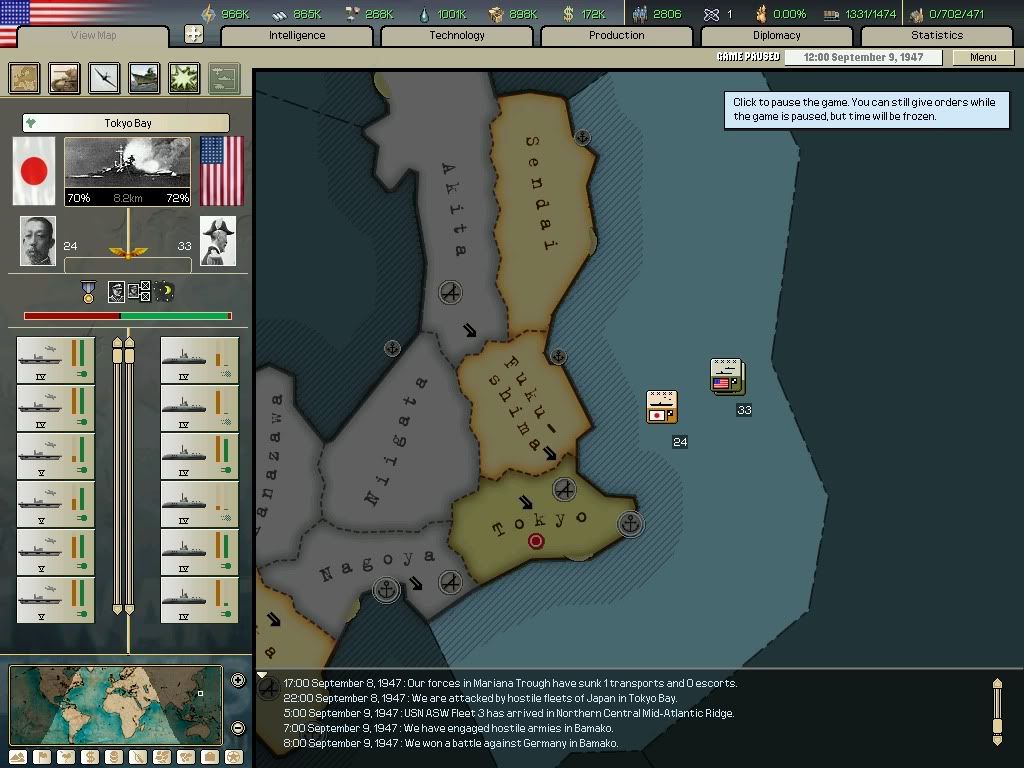
Task: Open the Menu button
Action: (983, 57)
